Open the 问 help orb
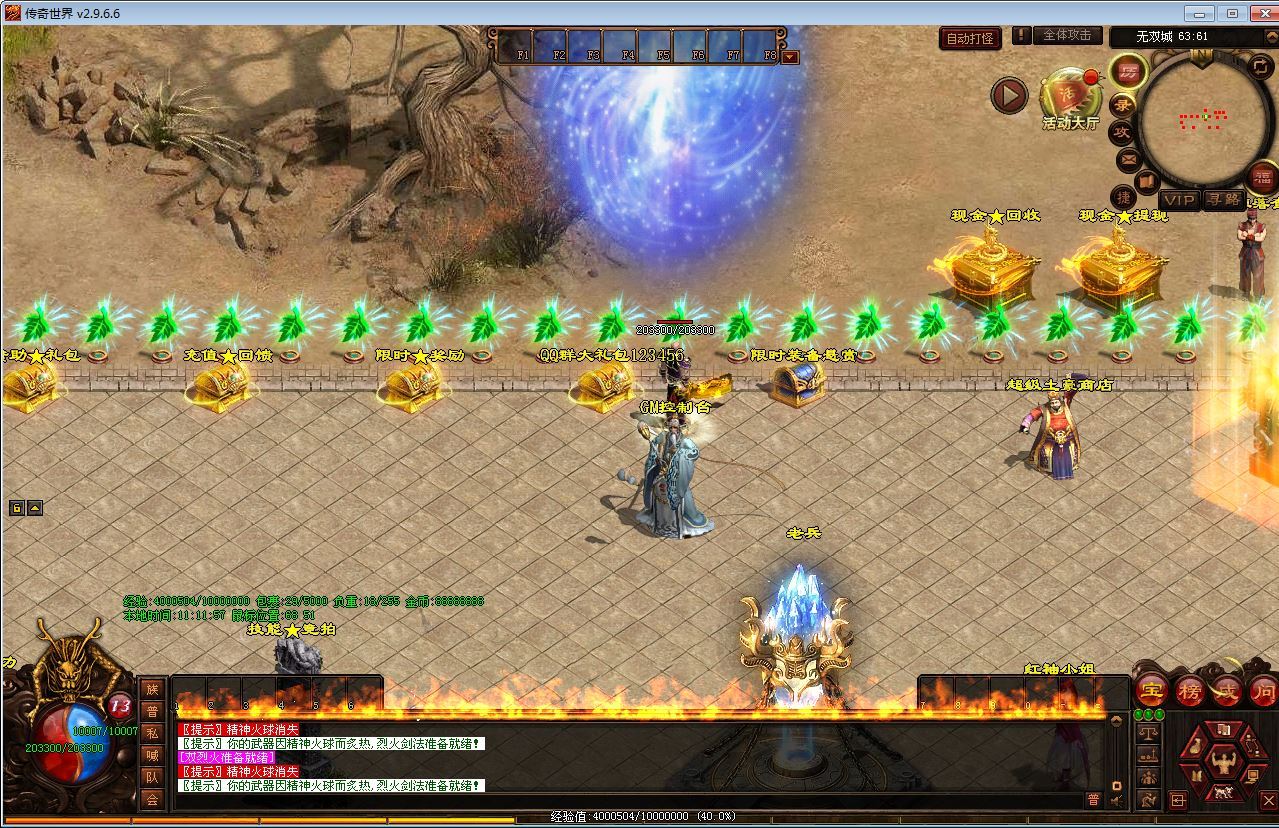 coord(1265,690)
